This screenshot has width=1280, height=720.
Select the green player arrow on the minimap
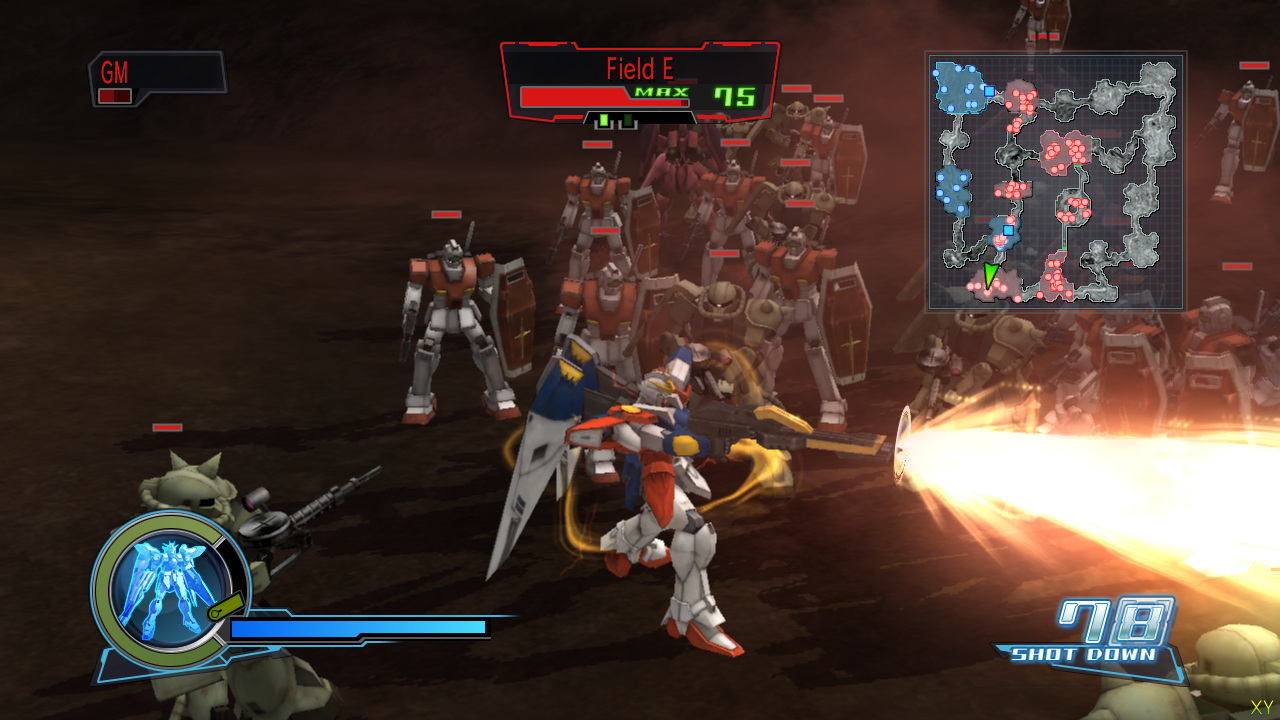tap(990, 275)
